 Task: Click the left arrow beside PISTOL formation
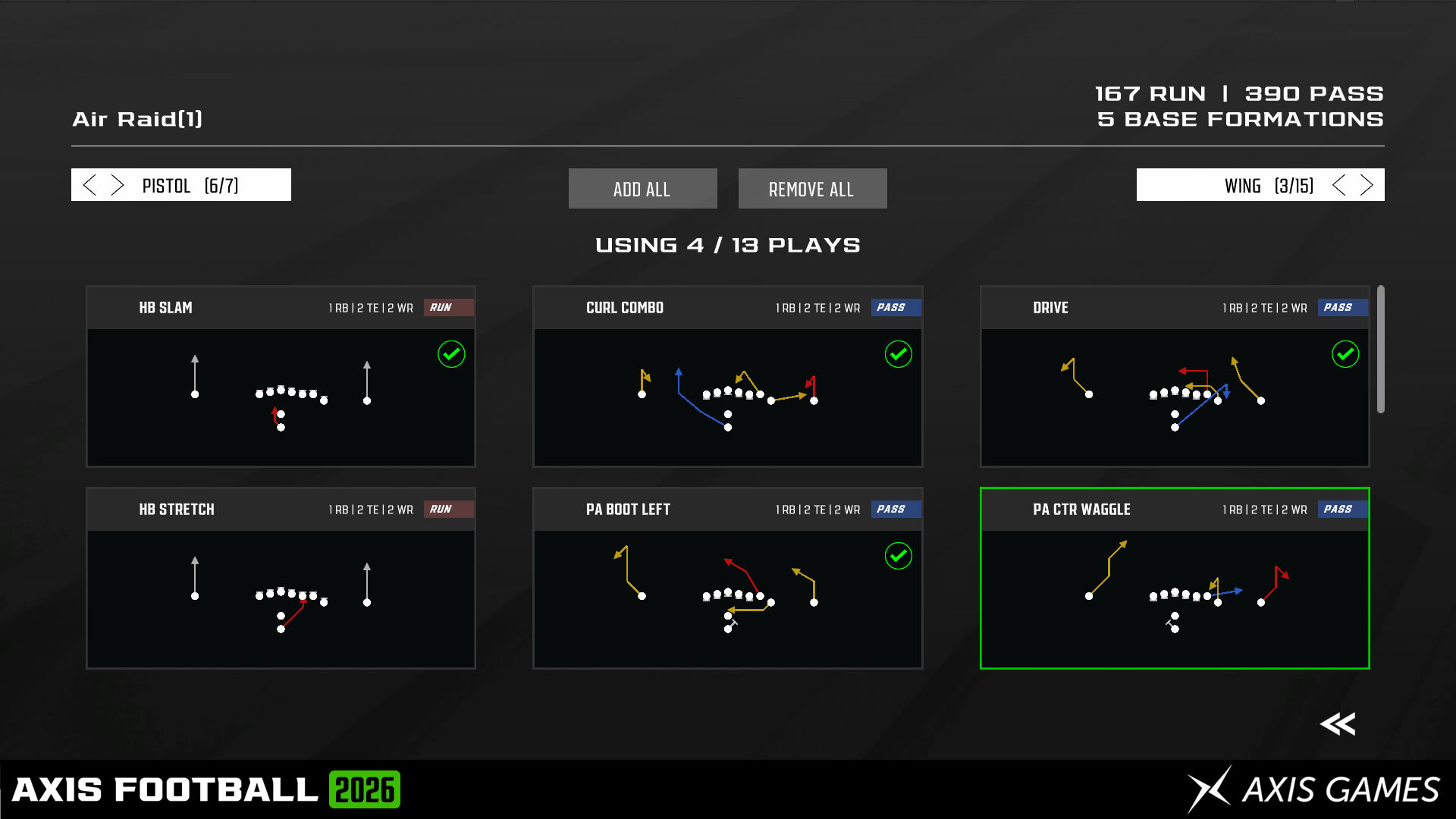click(x=89, y=184)
